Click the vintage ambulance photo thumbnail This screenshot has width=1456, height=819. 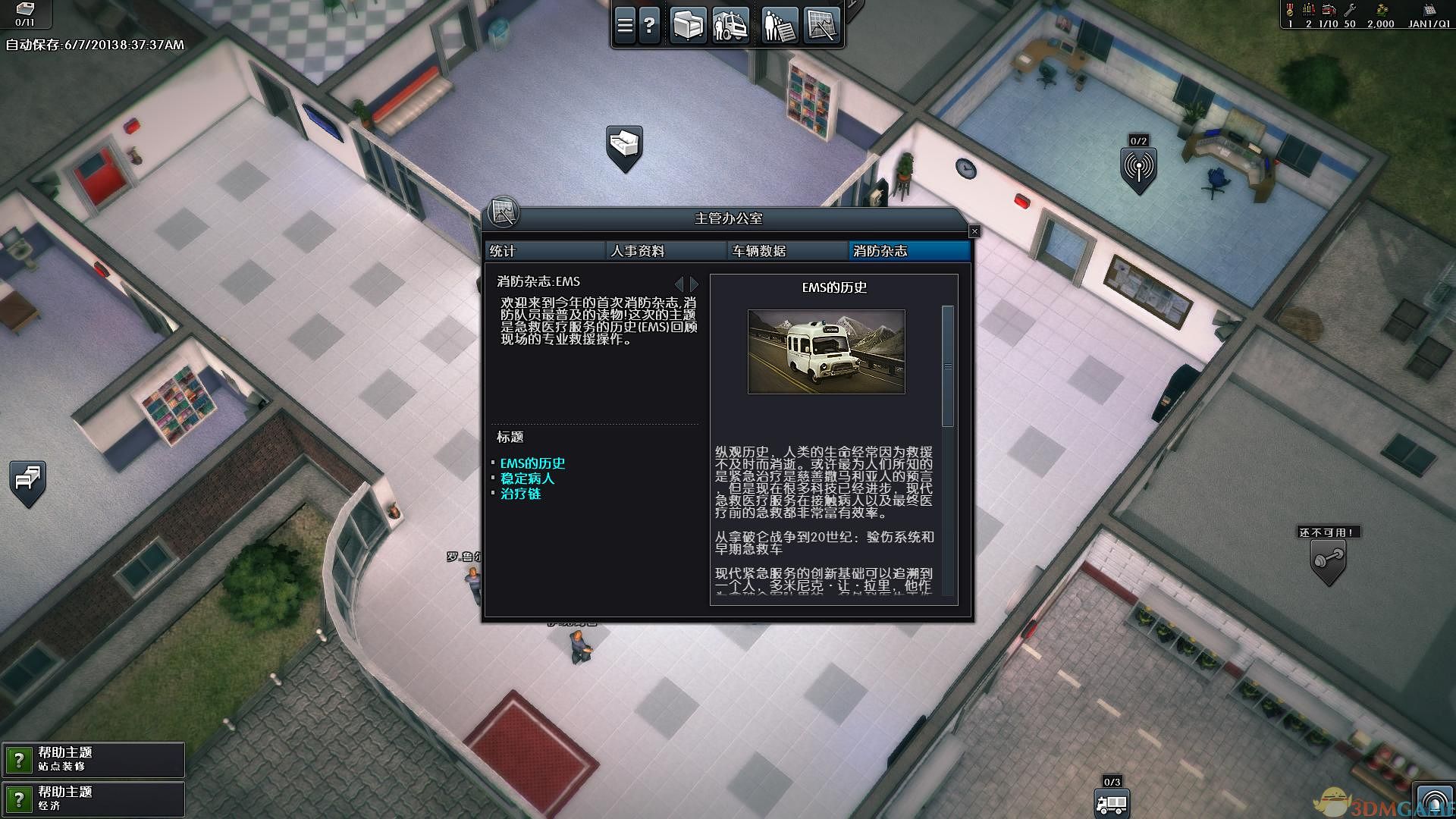click(x=826, y=350)
